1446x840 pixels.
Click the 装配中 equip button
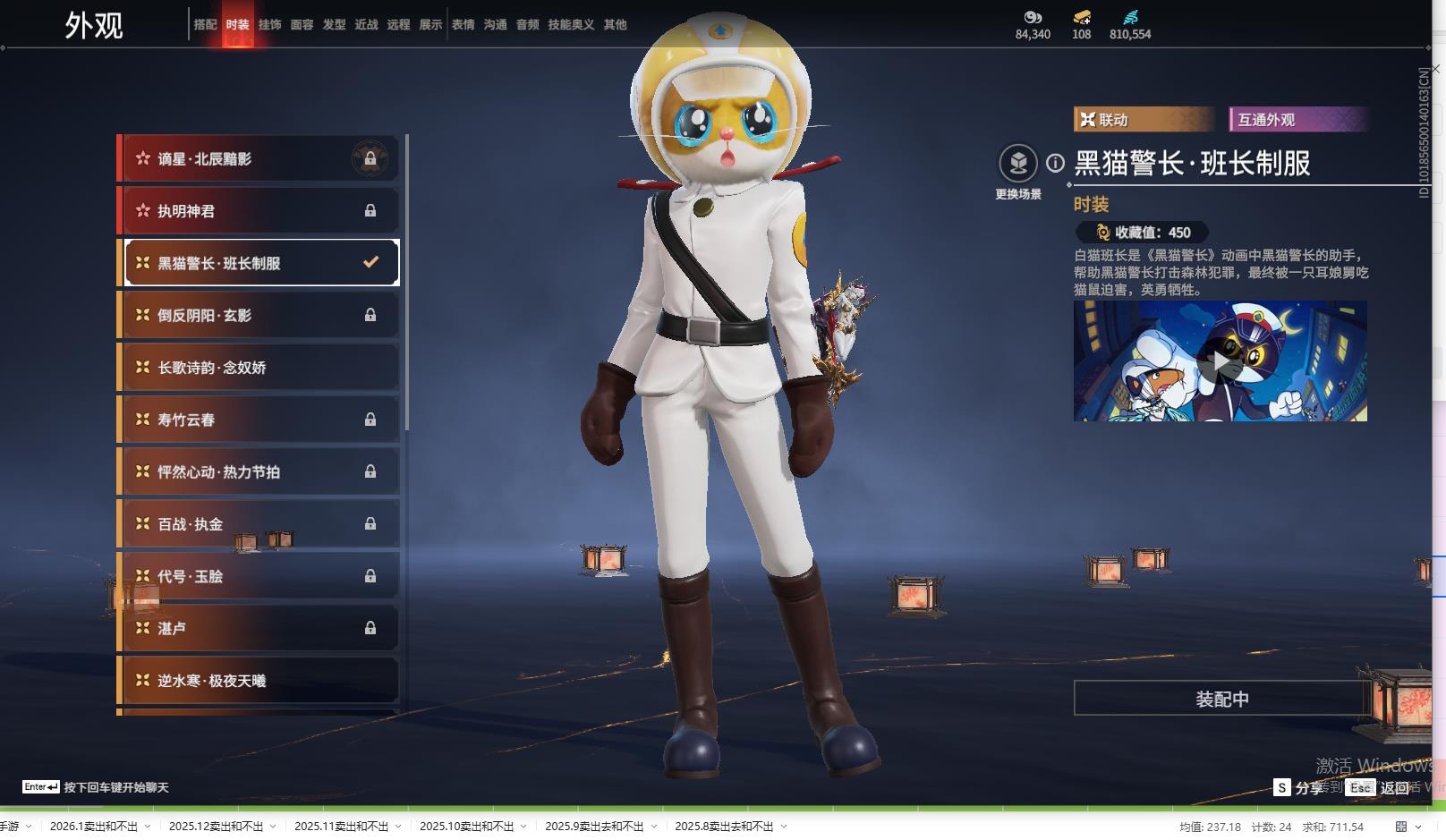coord(1221,699)
